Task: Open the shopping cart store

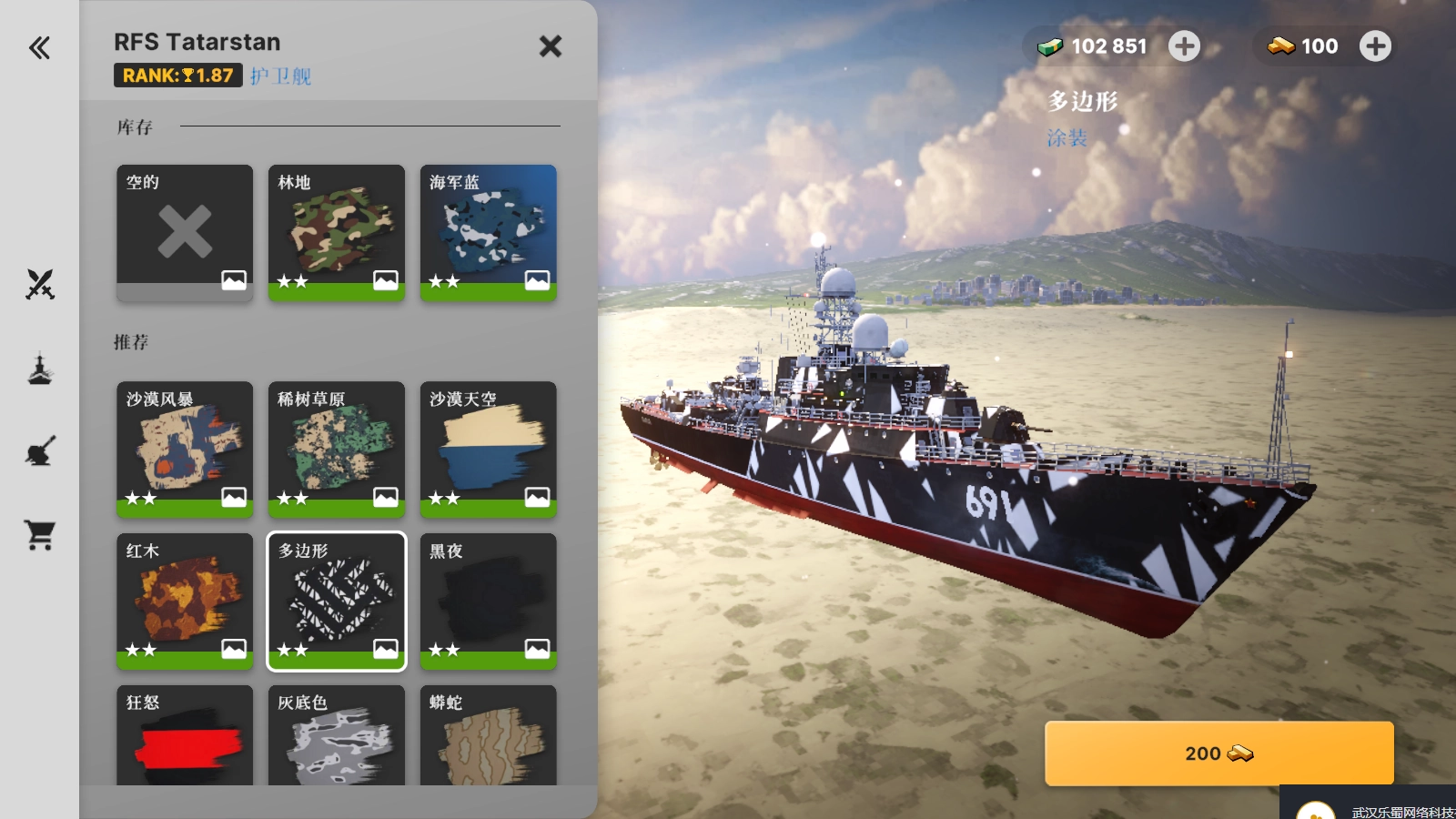Action: (40, 535)
